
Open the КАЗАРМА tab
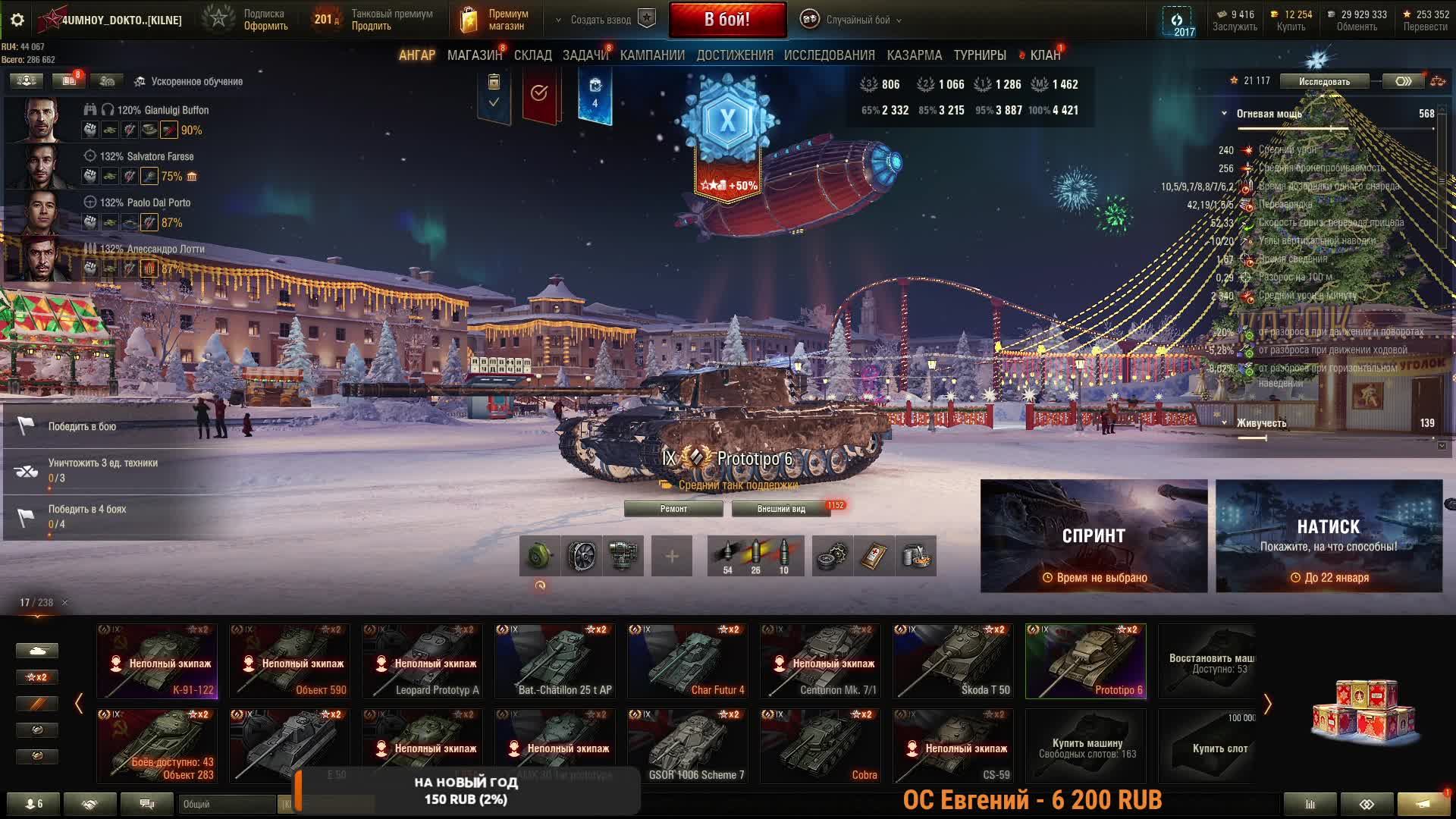tap(914, 55)
